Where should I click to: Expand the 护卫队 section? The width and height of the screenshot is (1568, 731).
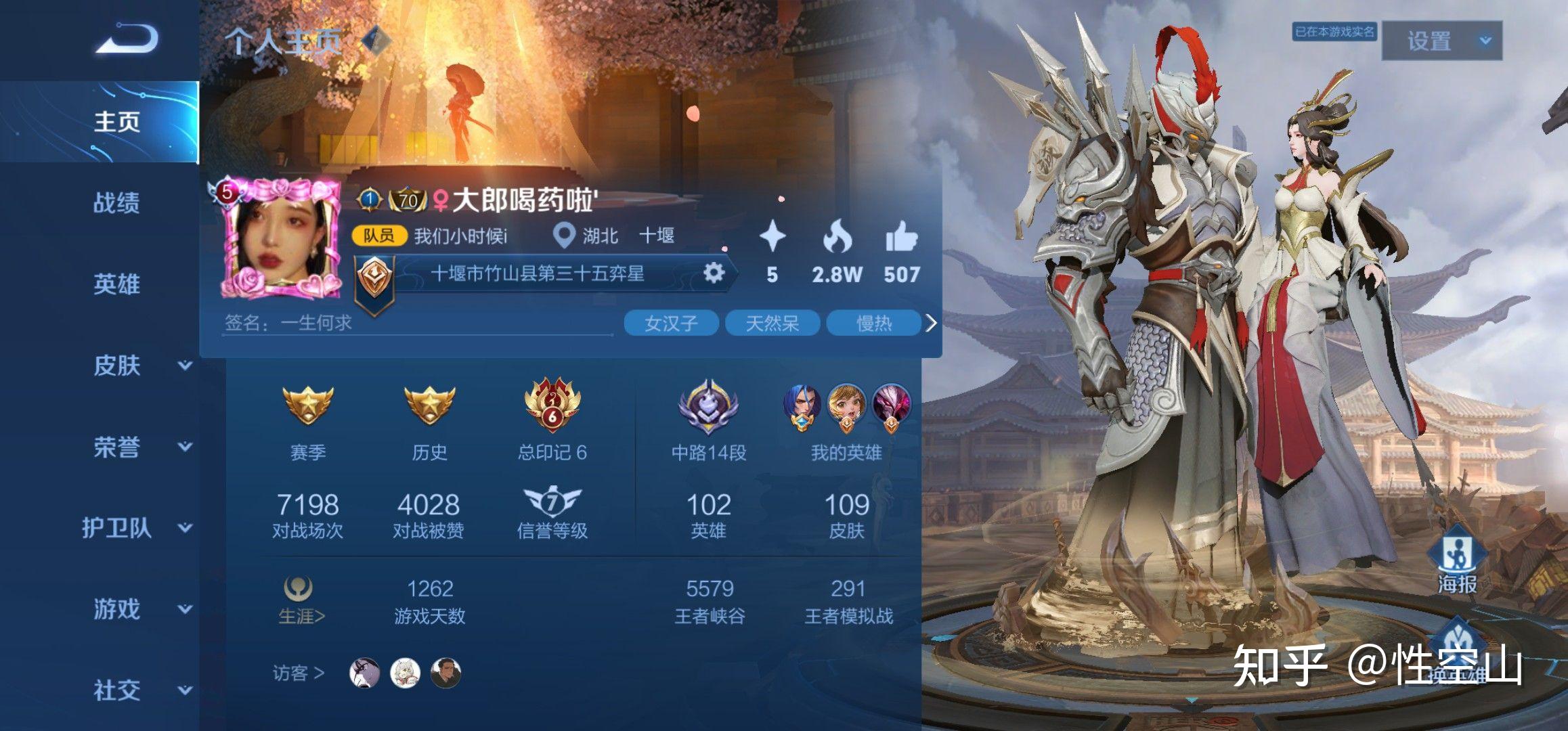pos(184,528)
